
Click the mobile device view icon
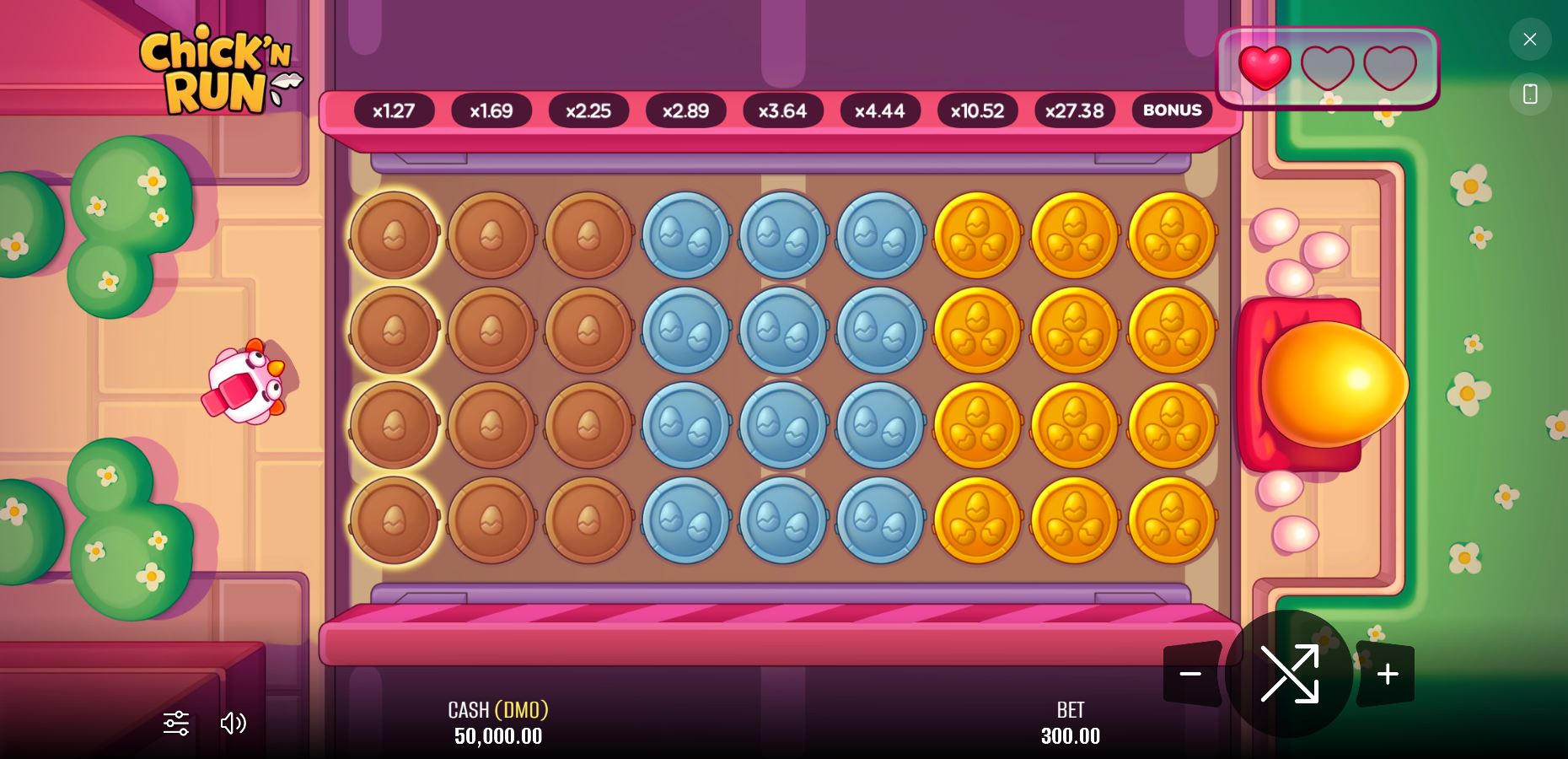1530,94
